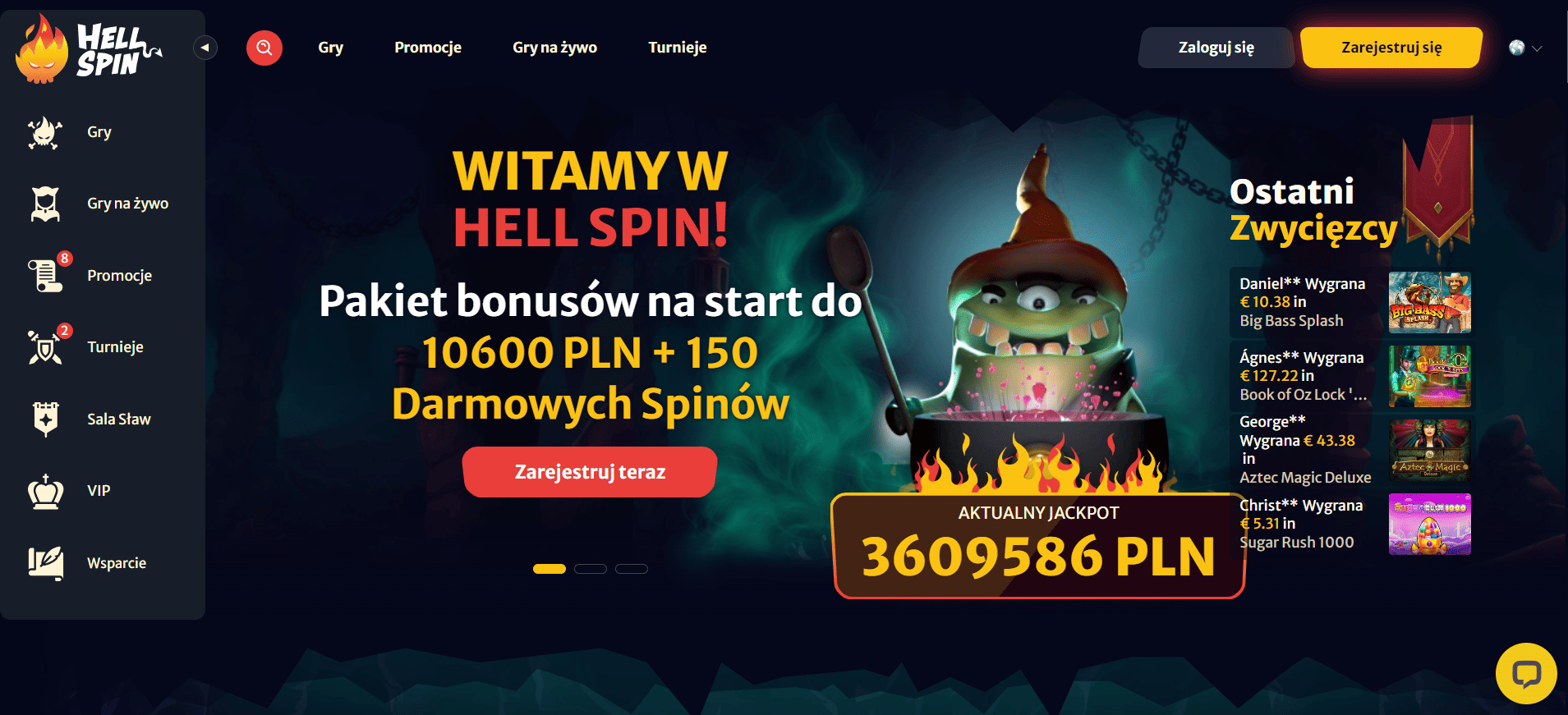
Task: Open Turnieje in the top navigation bar
Action: coord(678,48)
